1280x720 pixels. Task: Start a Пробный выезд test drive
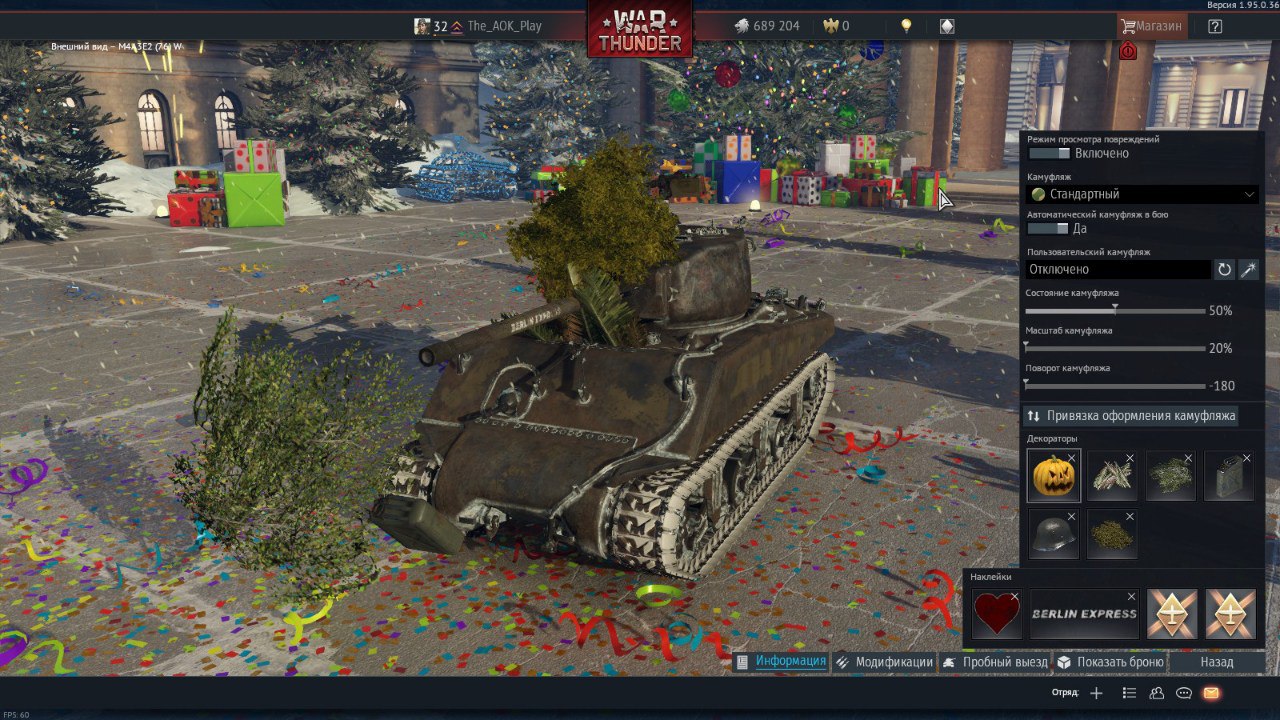[x=995, y=662]
